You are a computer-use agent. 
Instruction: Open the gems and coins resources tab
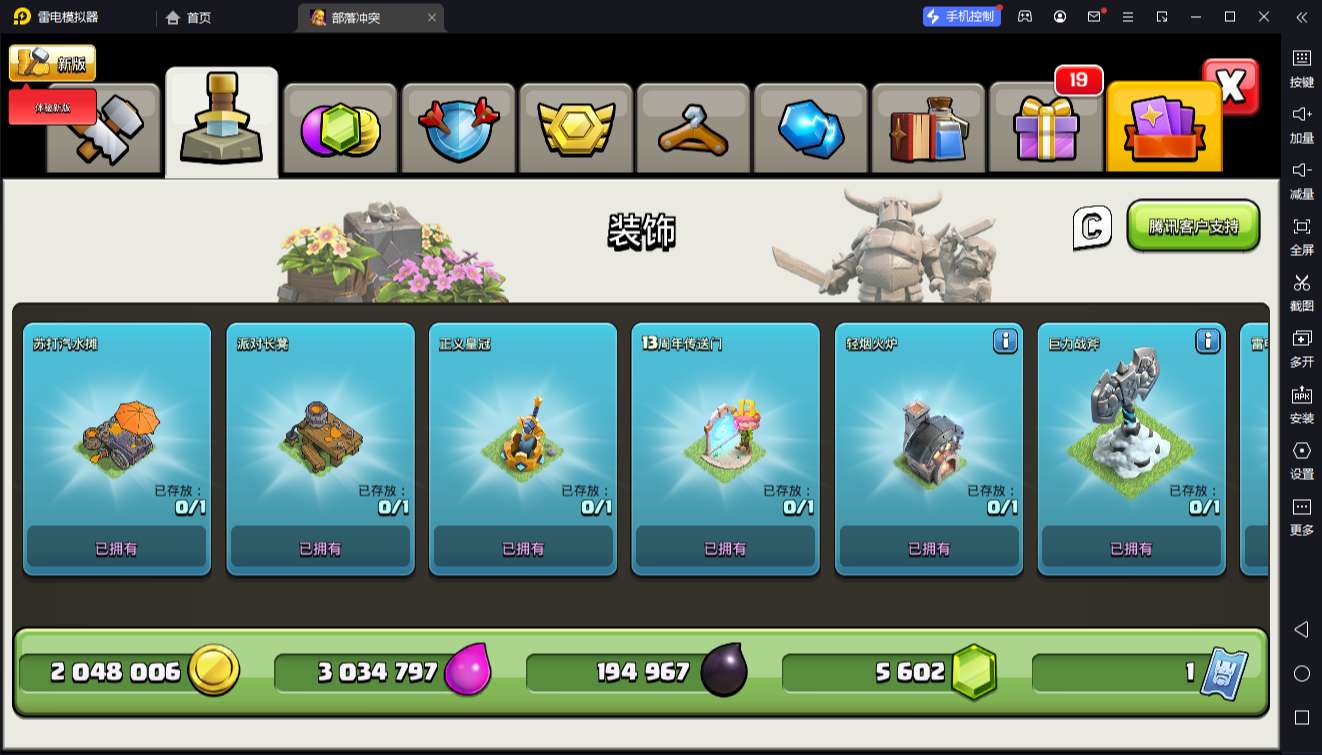[340, 130]
